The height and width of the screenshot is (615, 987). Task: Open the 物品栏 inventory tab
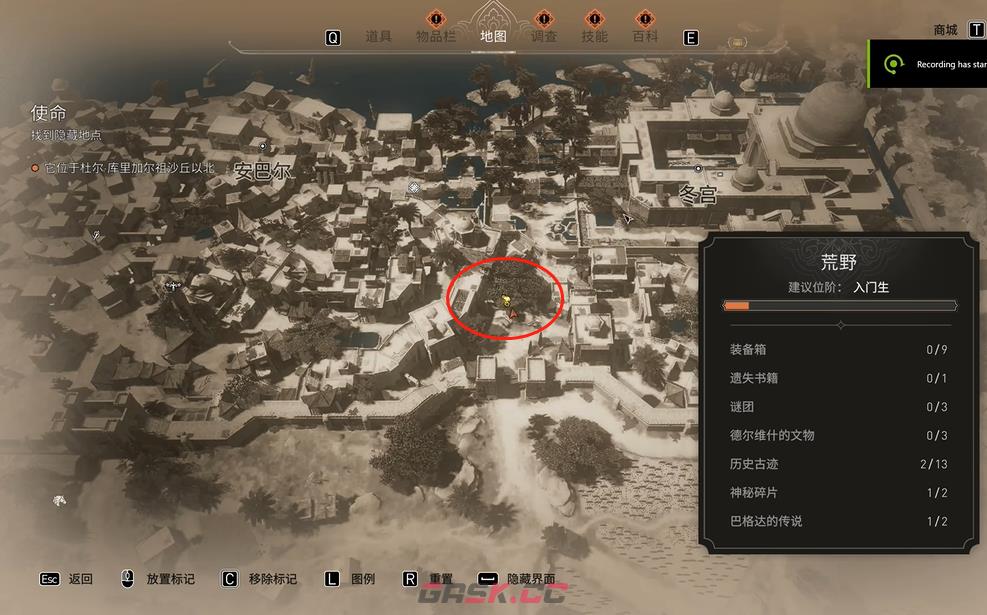436,37
